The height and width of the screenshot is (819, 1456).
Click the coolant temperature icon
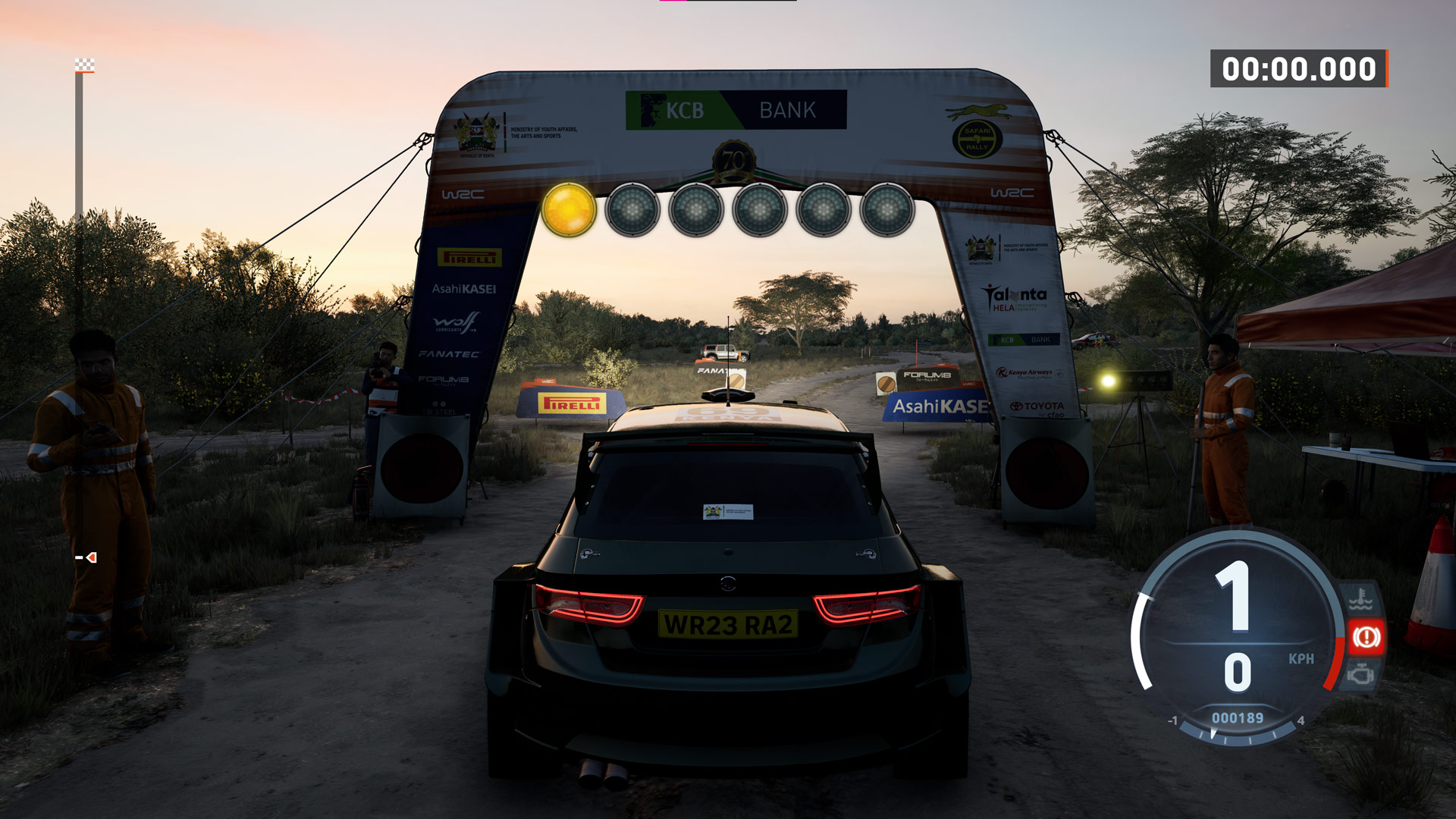click(1361, 600)
